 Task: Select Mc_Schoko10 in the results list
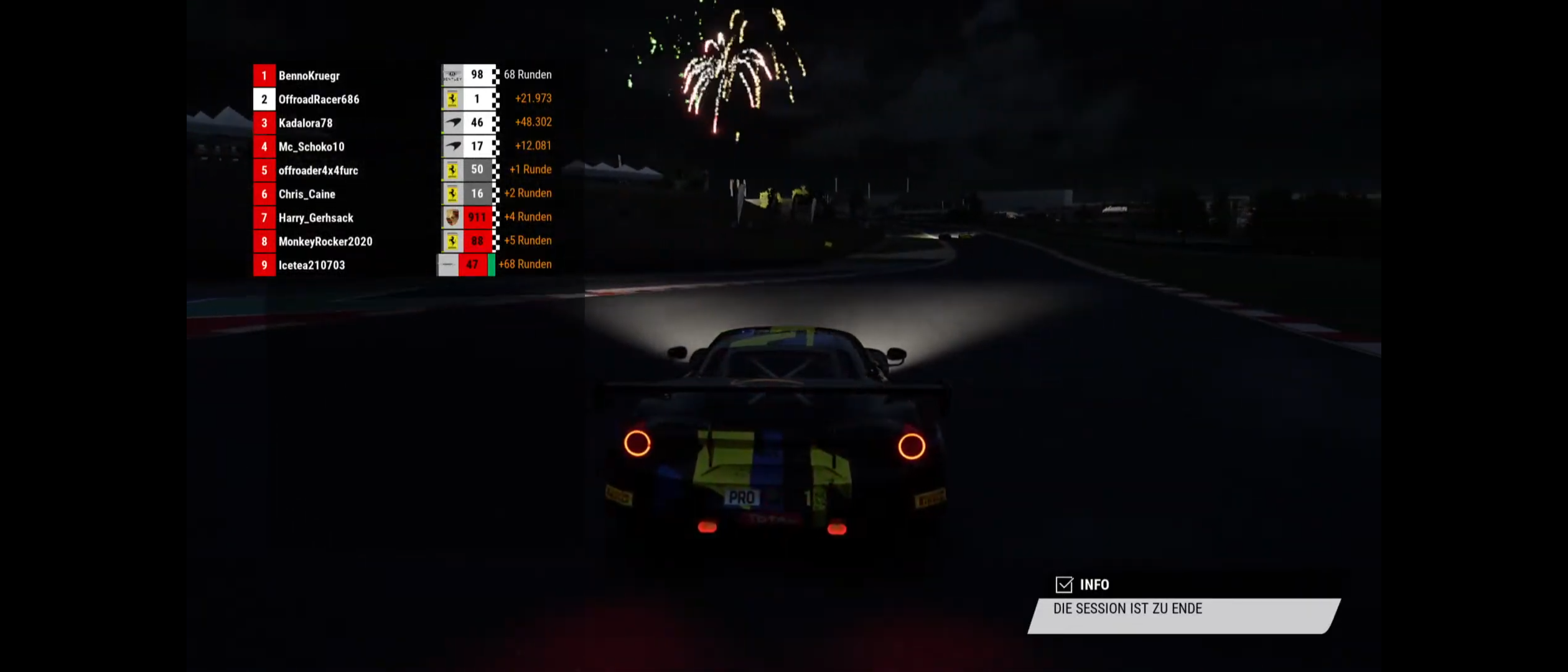coord(311,146)
